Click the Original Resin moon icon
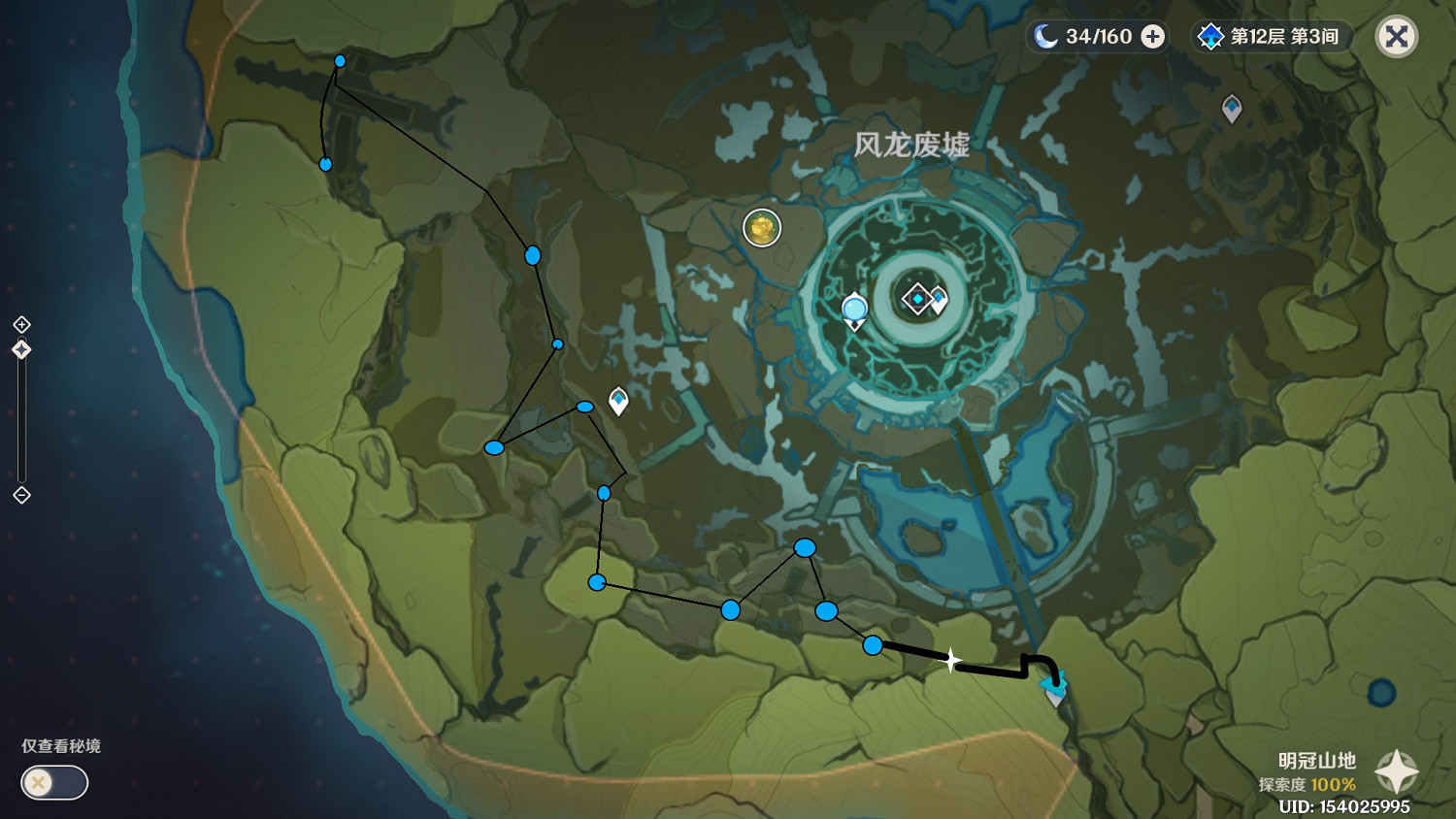This screenshot has width=1456, height=819. point(1043,36)
